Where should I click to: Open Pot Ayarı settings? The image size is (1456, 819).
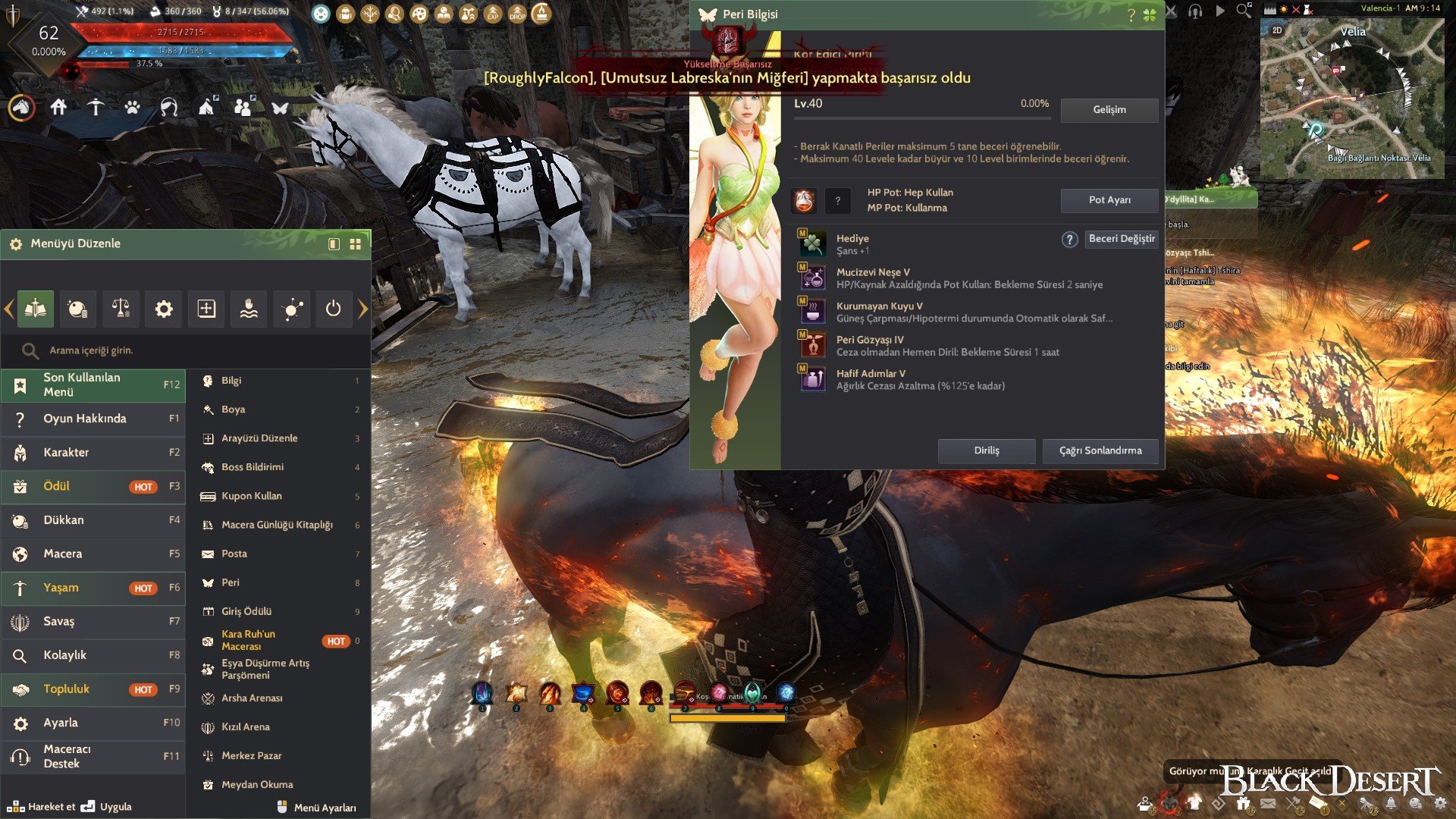pos(1109,201)
